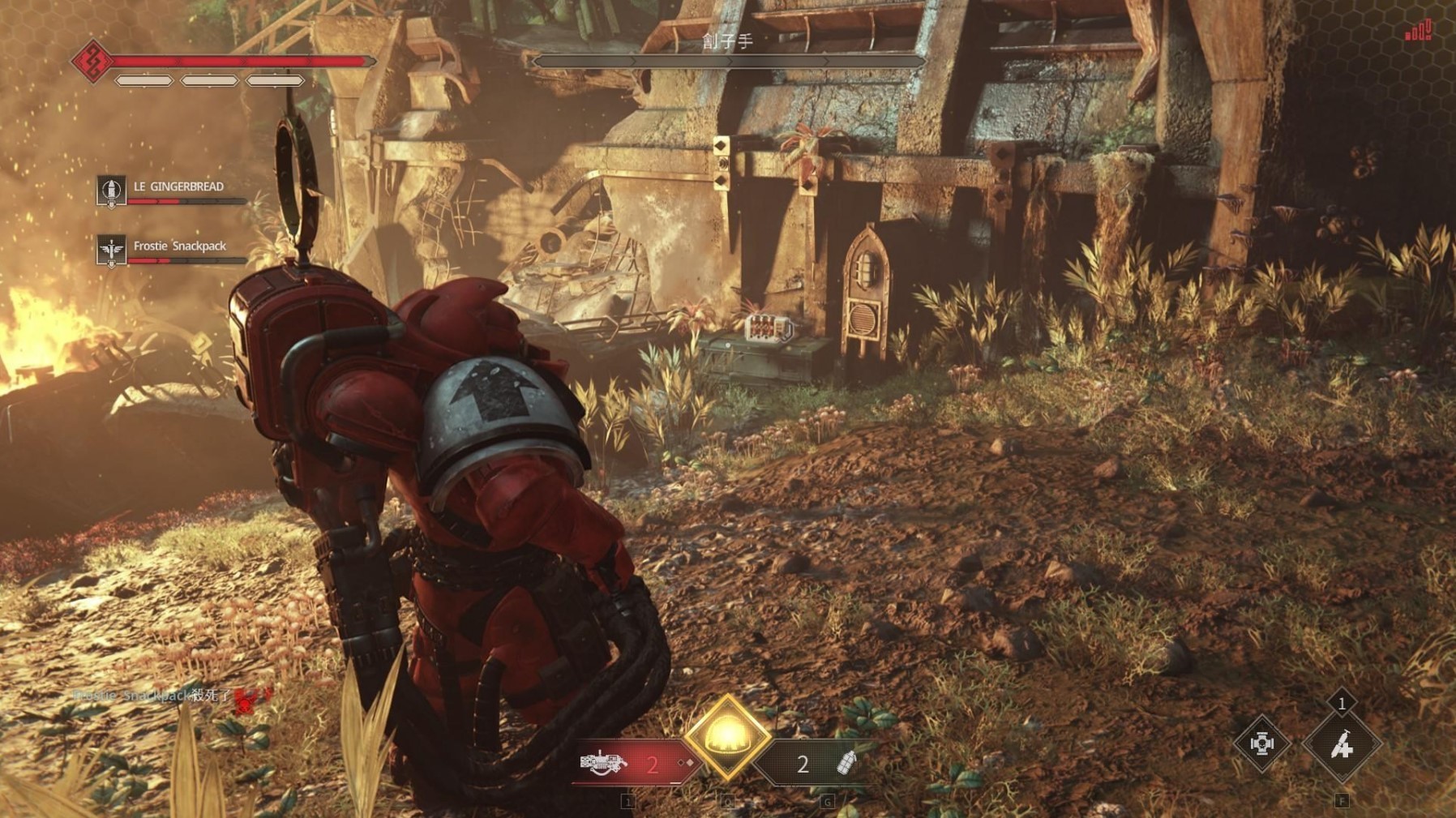Check the red network signal icon
The height and width of the screenshot is (818, 1456).
[1418, 31]
